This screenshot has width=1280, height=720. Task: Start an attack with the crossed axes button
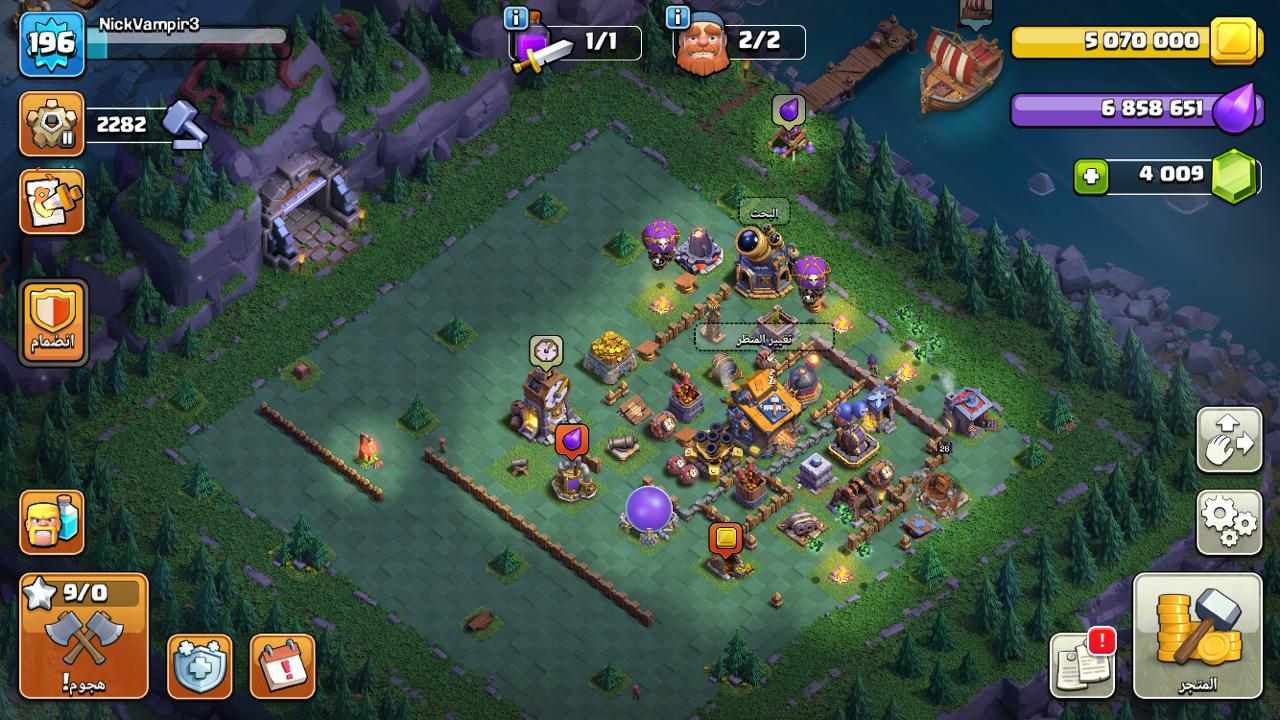click(83, 636)
